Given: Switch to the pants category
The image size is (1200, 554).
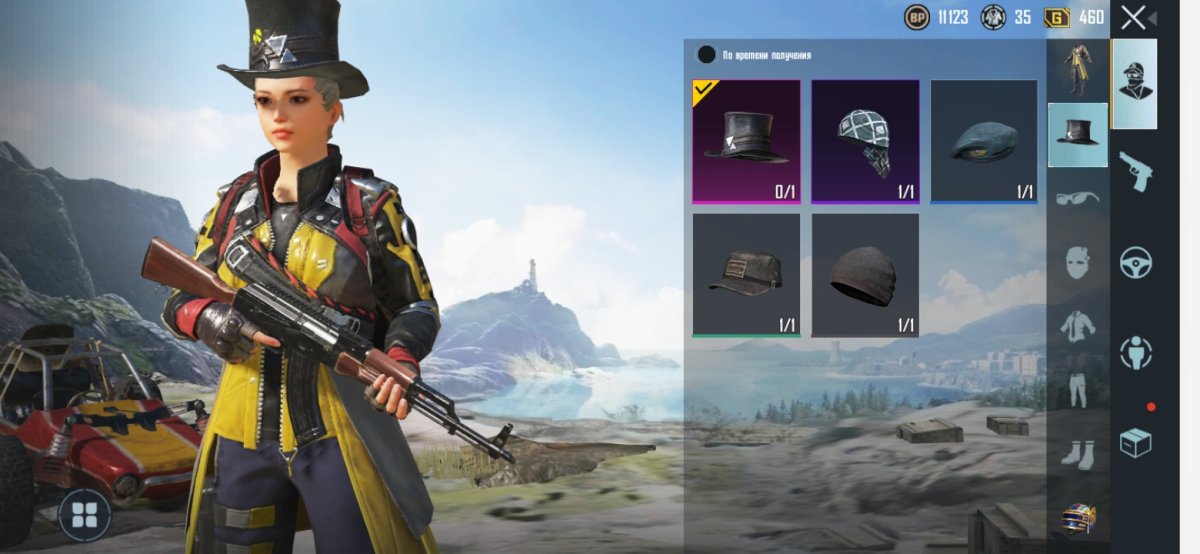Looking at the screenshot, I should click(1077, 390).
